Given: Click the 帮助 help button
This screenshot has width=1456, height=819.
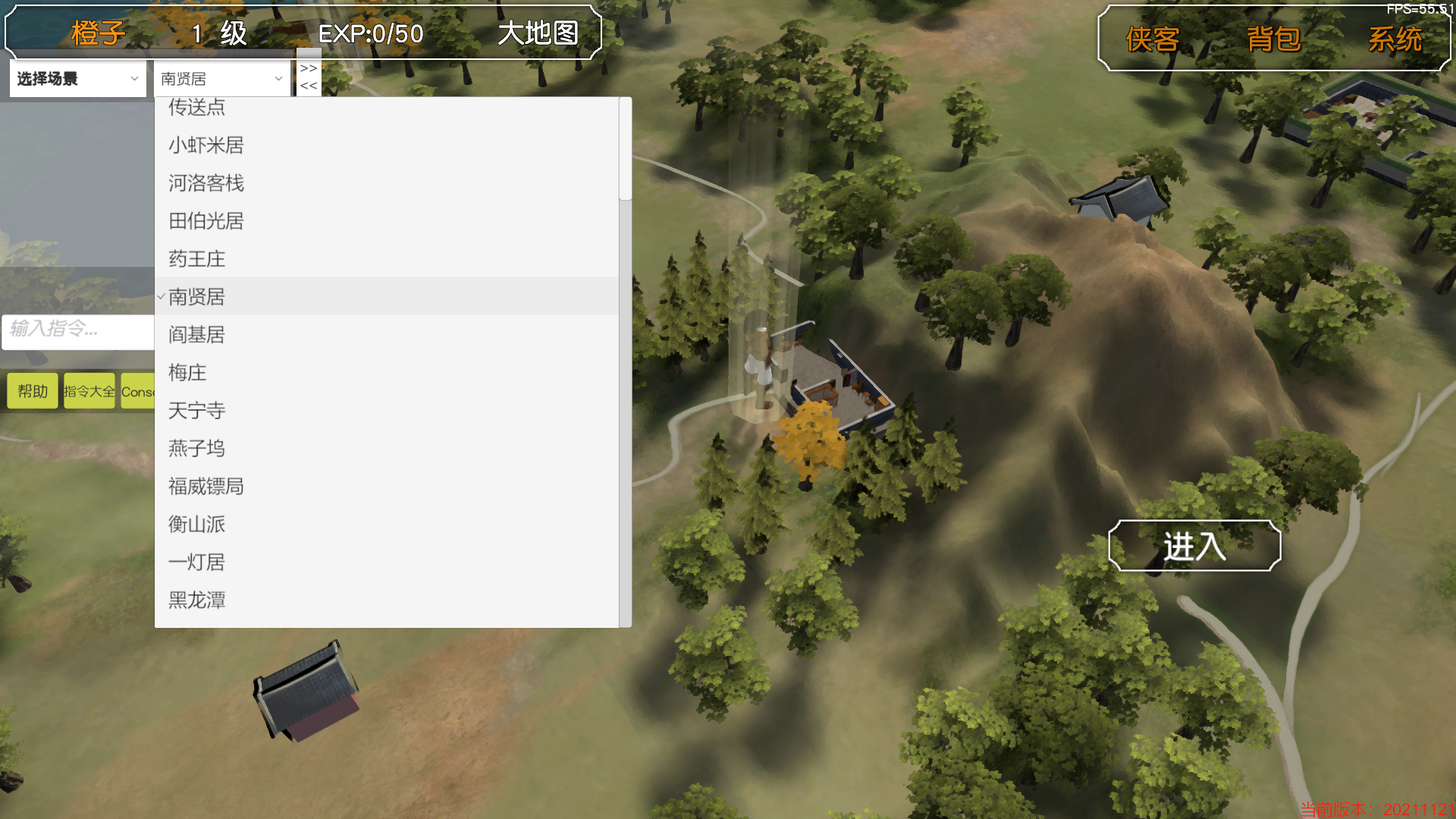Looking at the screenshot, I should tap(33, 391).
